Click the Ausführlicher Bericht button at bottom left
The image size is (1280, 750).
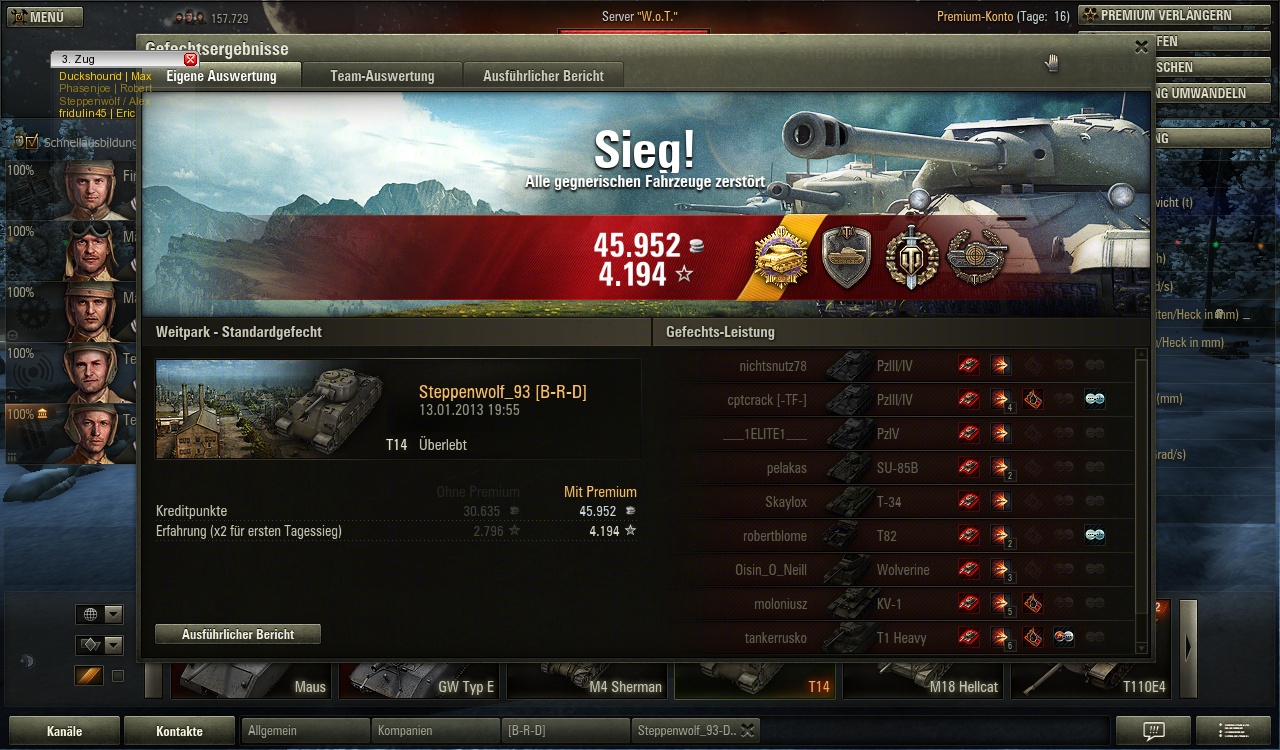(x=238, y=634)
